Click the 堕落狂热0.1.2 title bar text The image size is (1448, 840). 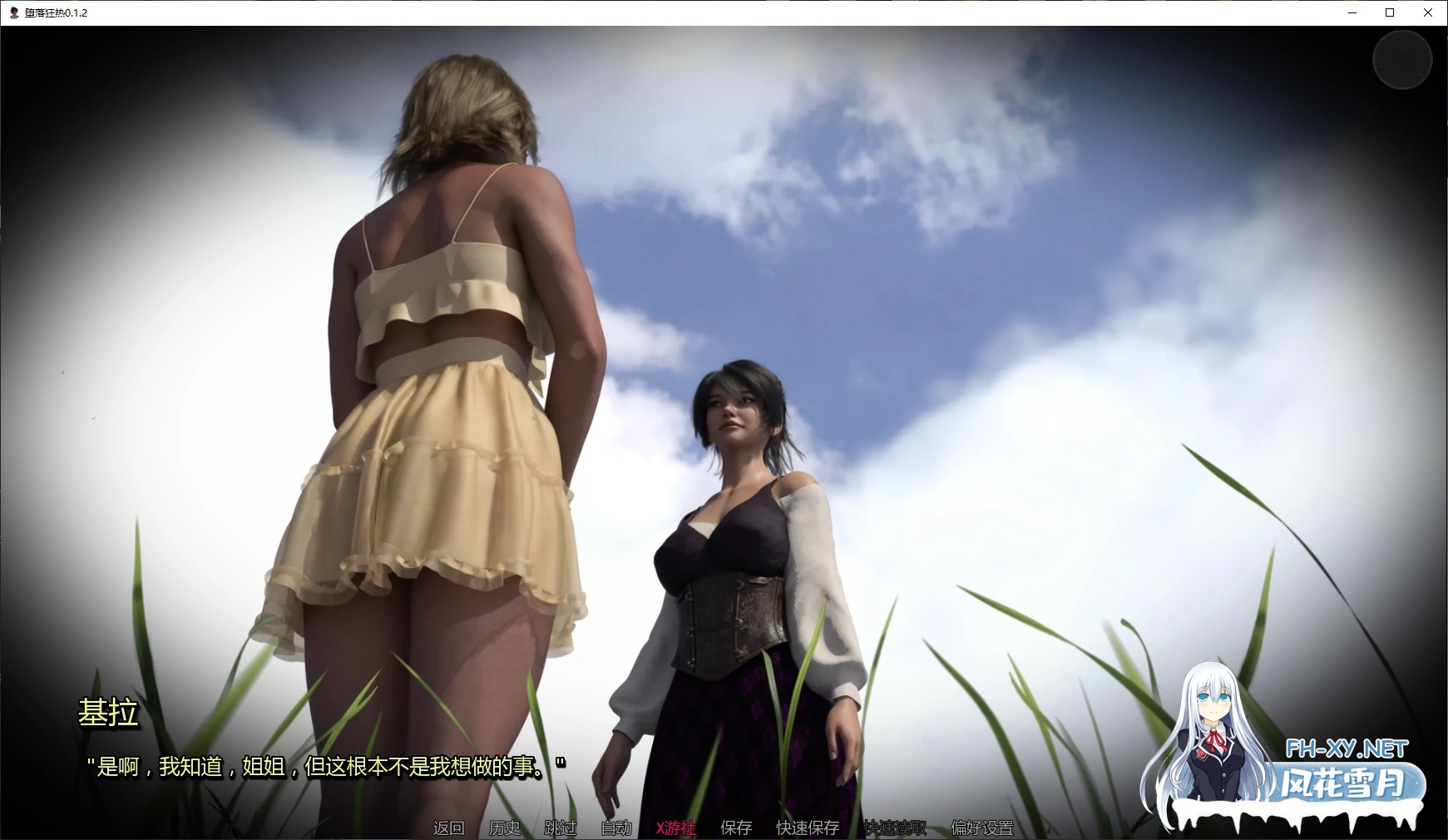[x=56, y=12]
